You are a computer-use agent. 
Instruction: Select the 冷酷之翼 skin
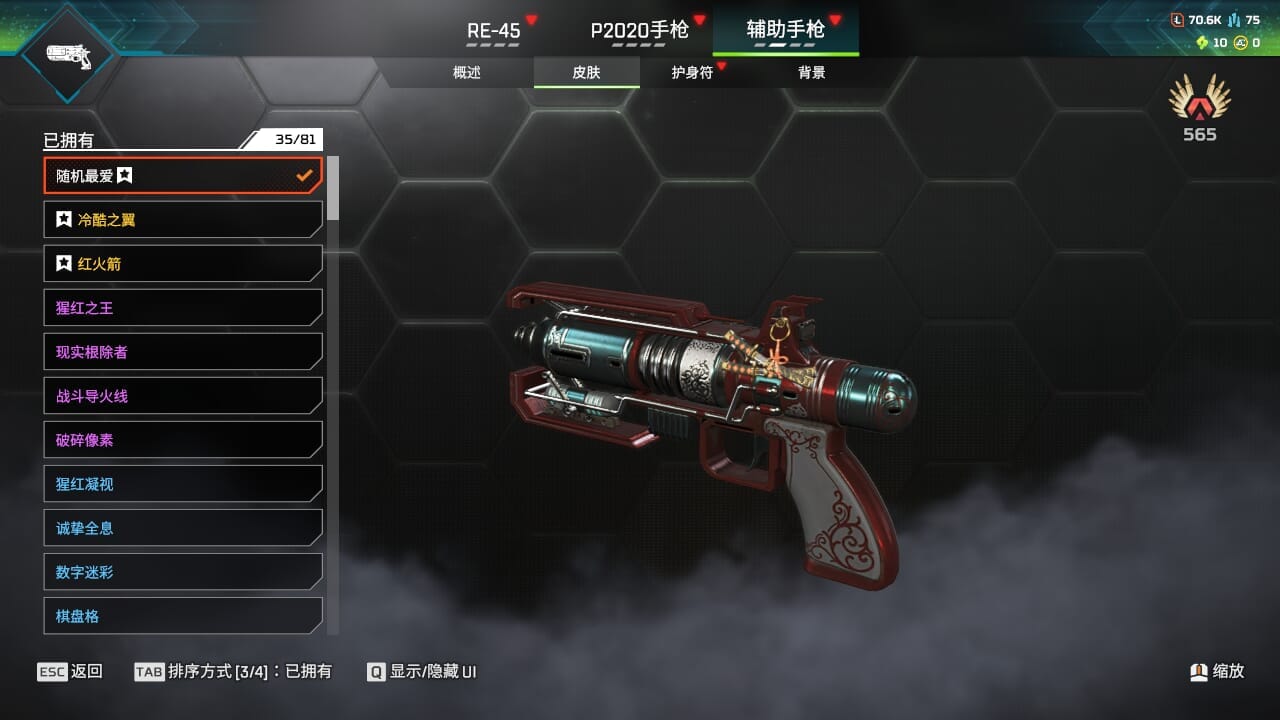(183, 220)
